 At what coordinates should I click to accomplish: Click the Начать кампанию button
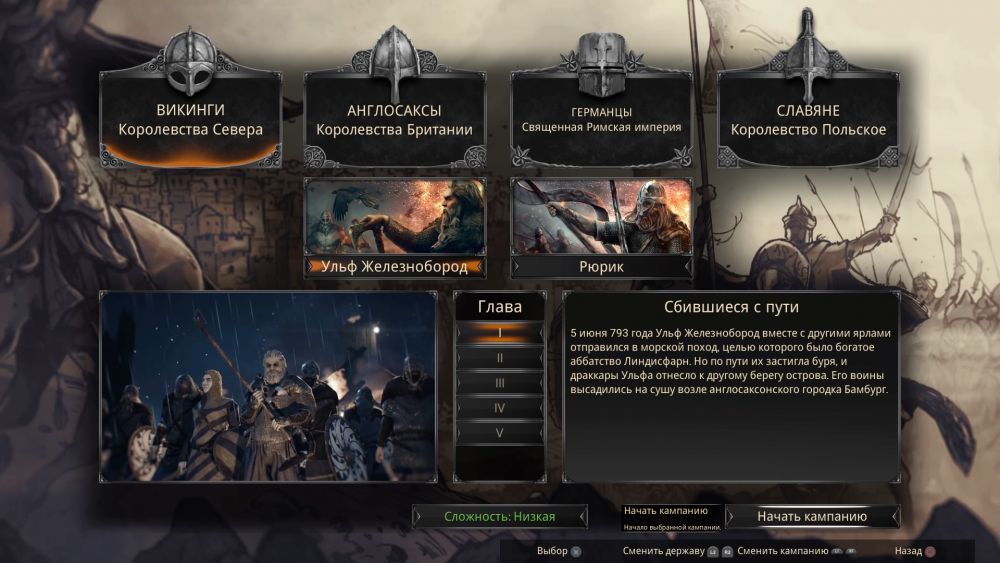tap(812, 517)
